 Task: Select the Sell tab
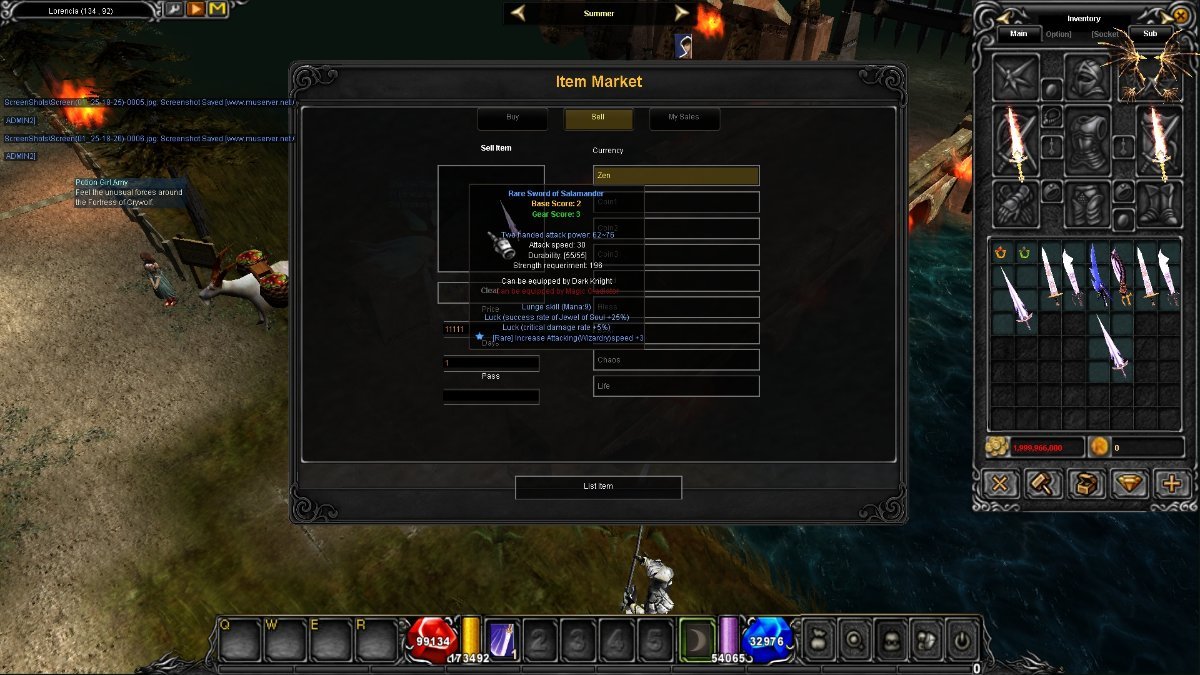click(598, 118)
